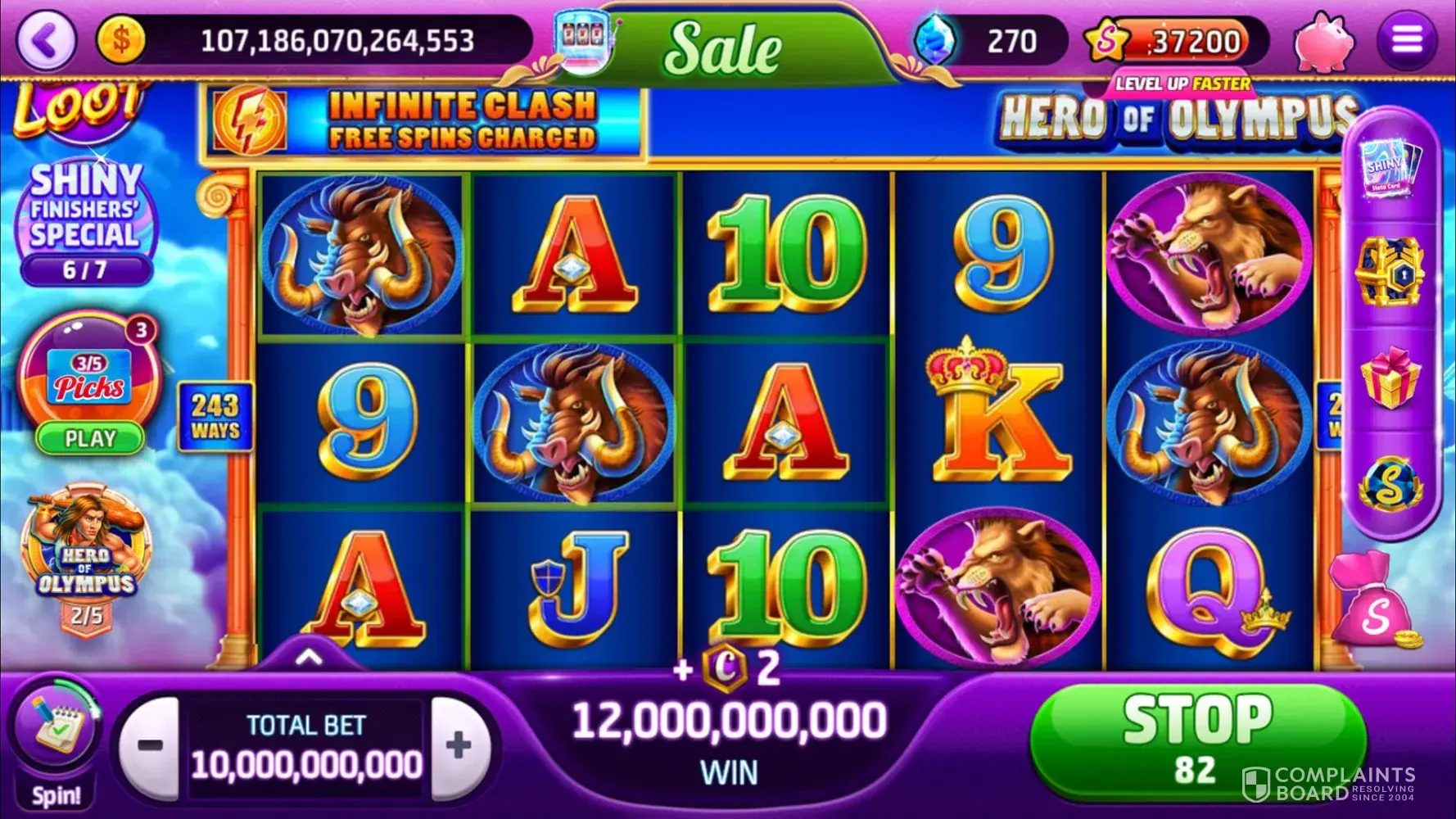The image size is (1456, 819).
Task: Open the yellow gift box
Action: (1389, 378)
